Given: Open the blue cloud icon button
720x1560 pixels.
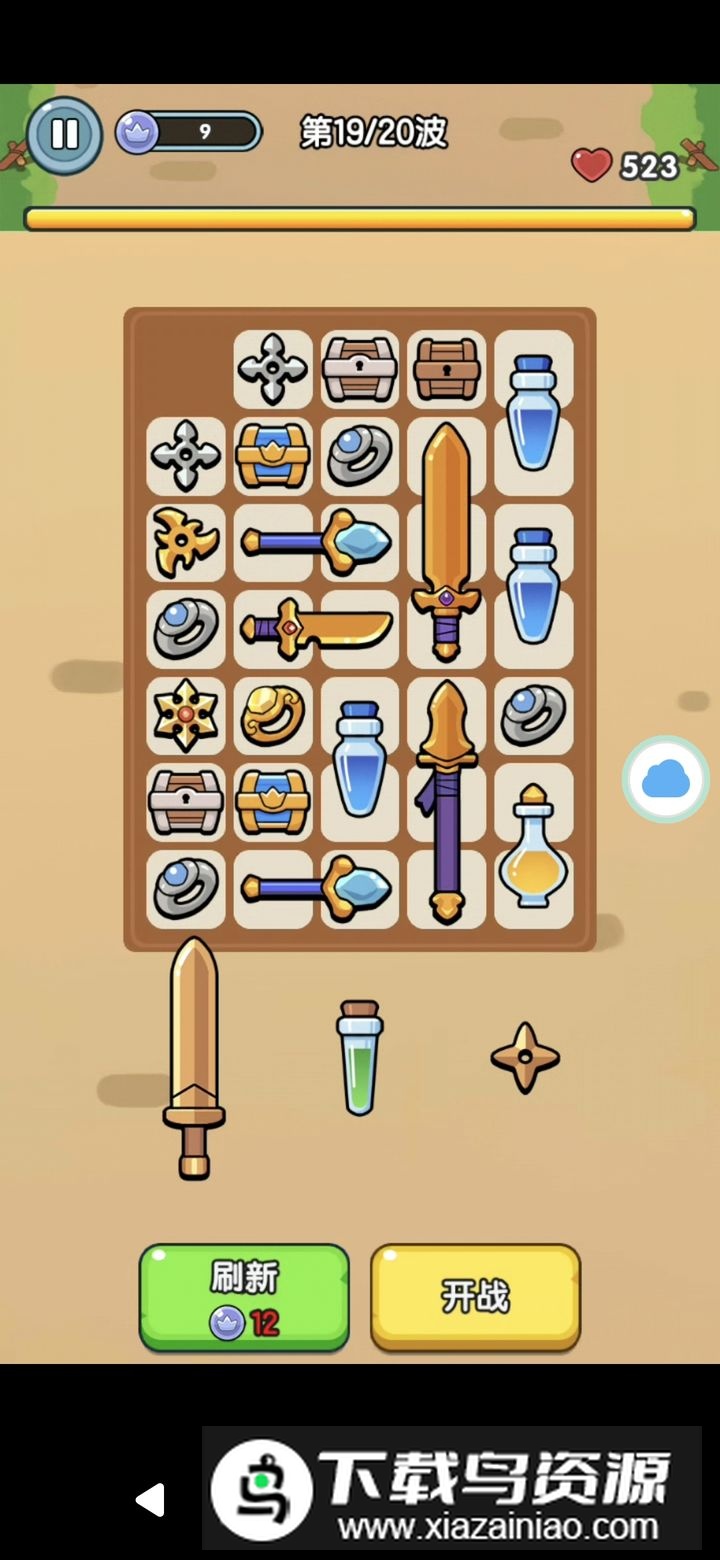Looking at the screenshot, I should click(665, 779).
